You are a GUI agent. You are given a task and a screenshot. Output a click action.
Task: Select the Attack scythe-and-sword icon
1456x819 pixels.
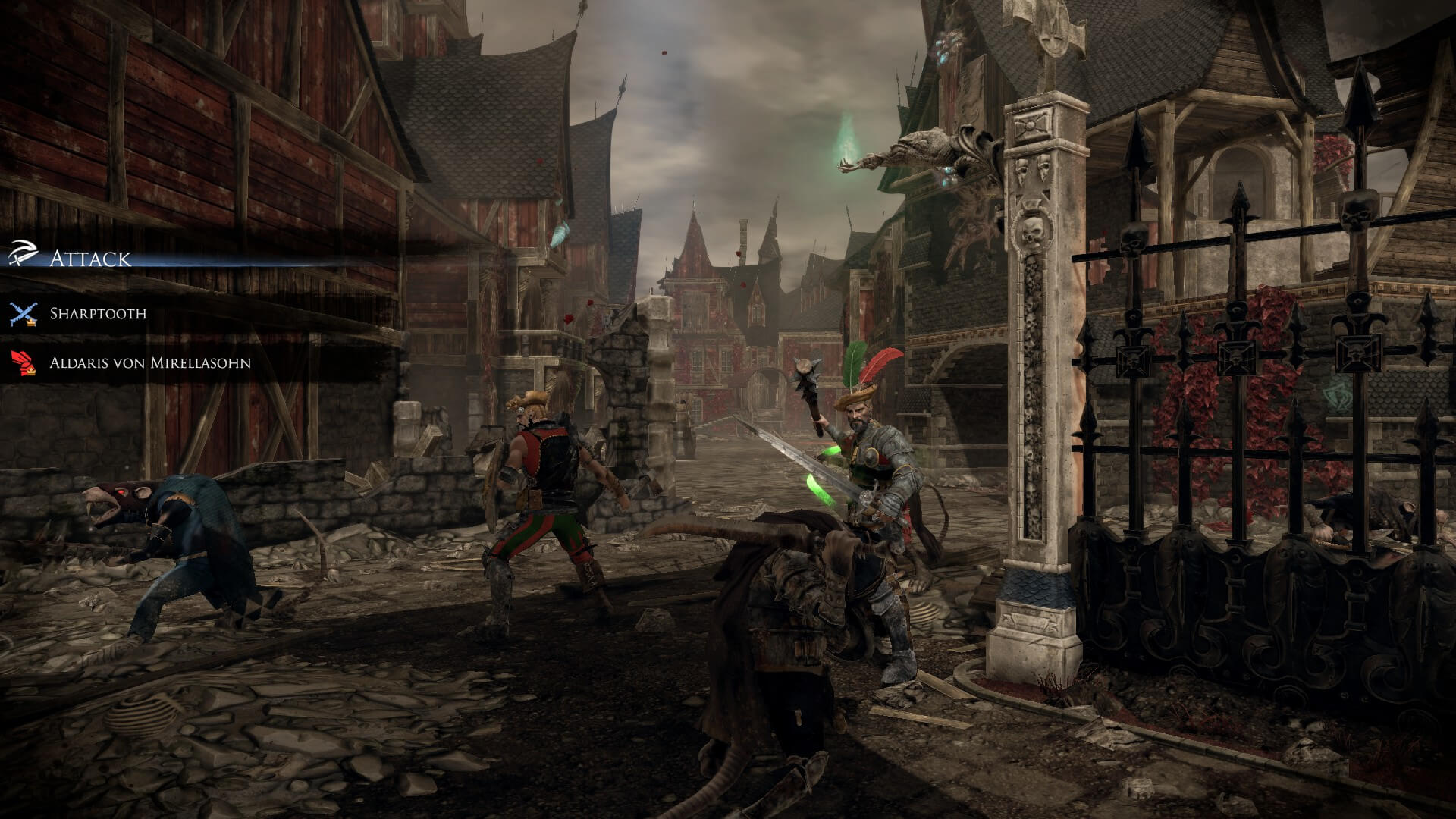coord(23,253)
